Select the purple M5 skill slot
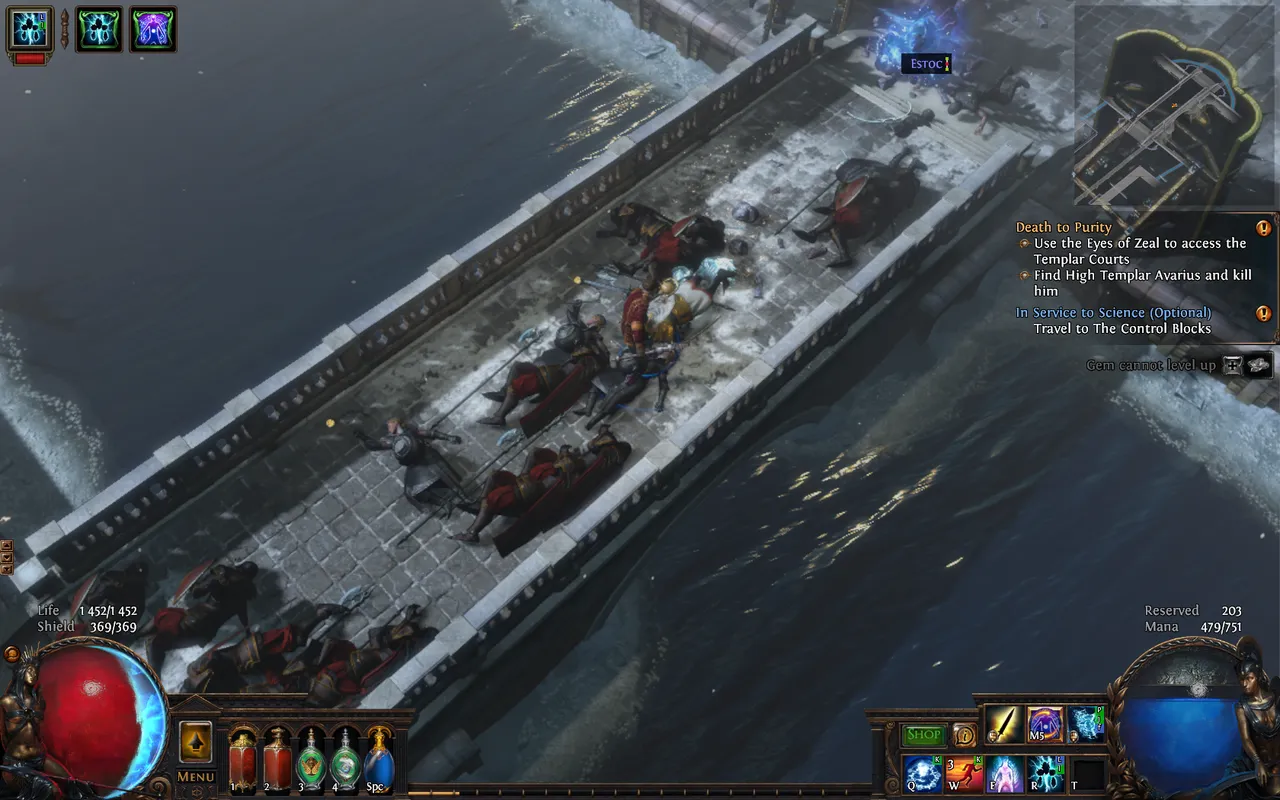The image size is (1280, 800). coord(1045,725)
